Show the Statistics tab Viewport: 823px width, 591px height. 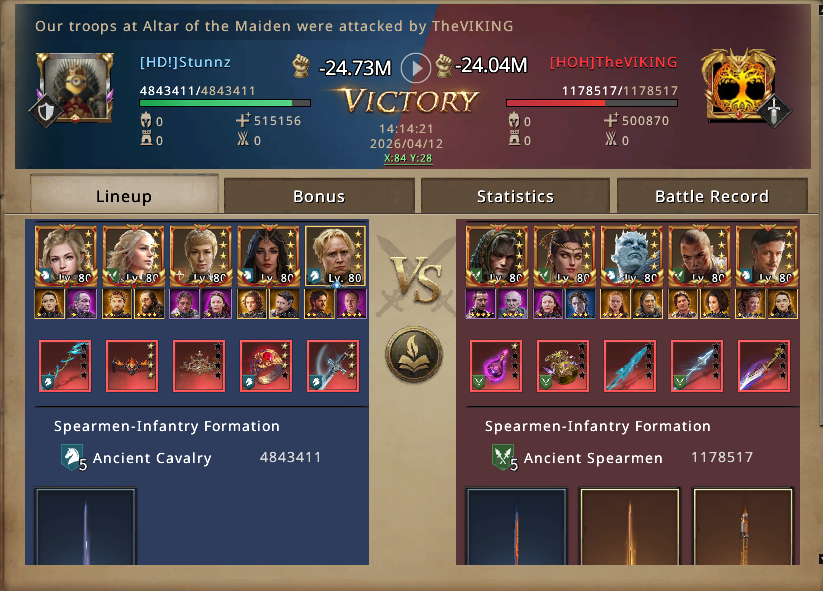pyautogui.click(x=515, y=196)
